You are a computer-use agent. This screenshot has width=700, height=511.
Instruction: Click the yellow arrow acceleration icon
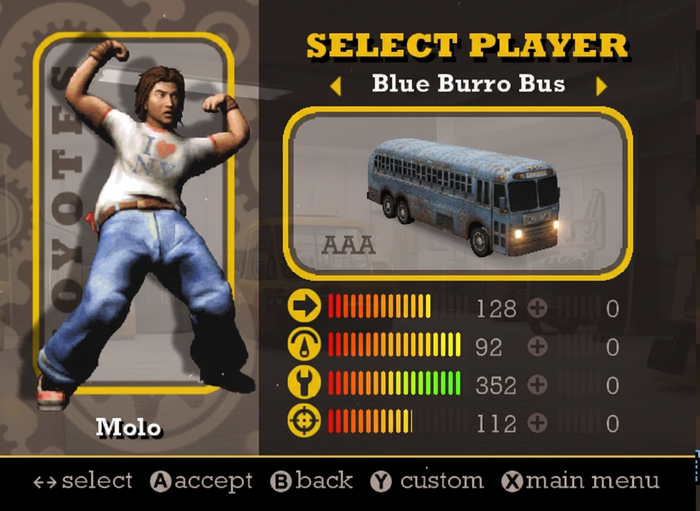click(304, 306)
